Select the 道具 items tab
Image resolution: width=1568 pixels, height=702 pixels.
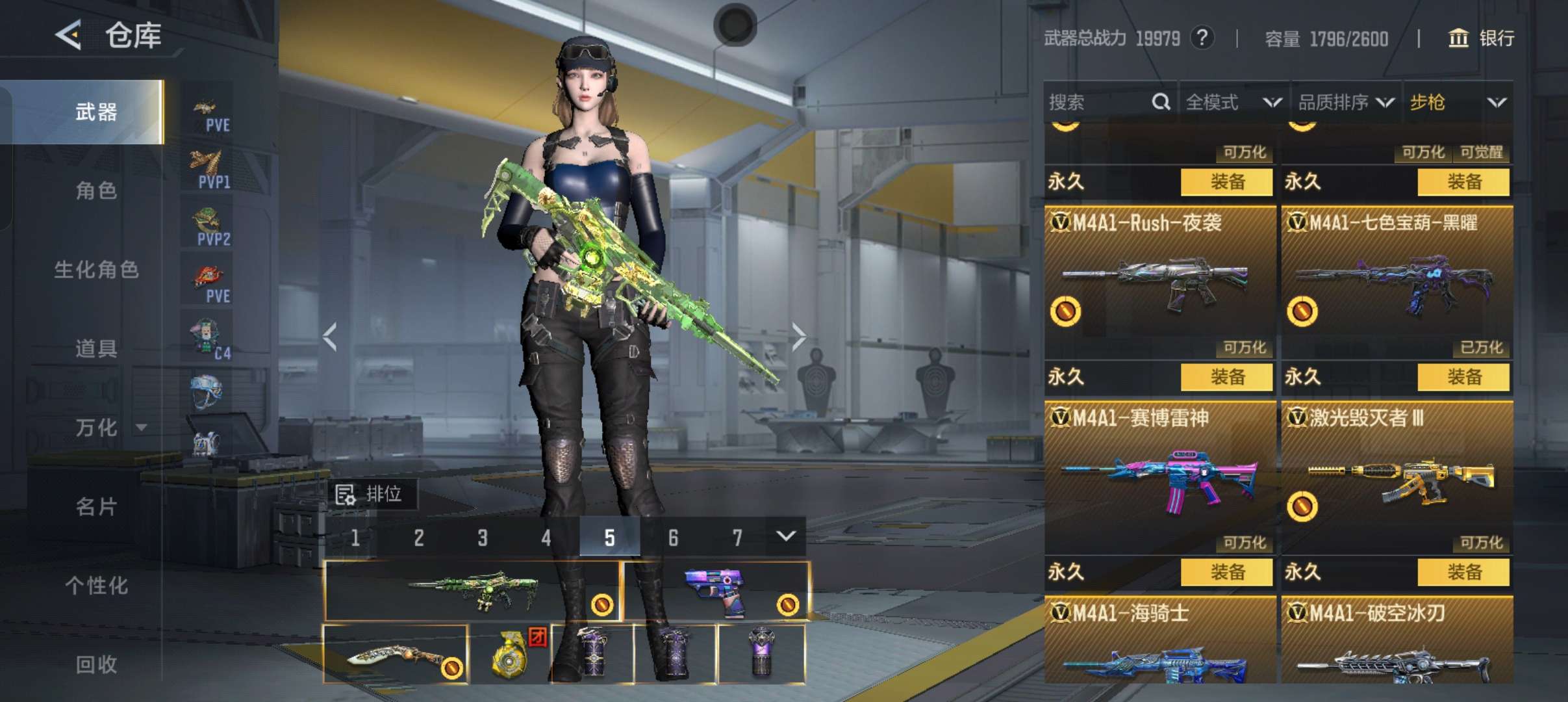[96, 349]
